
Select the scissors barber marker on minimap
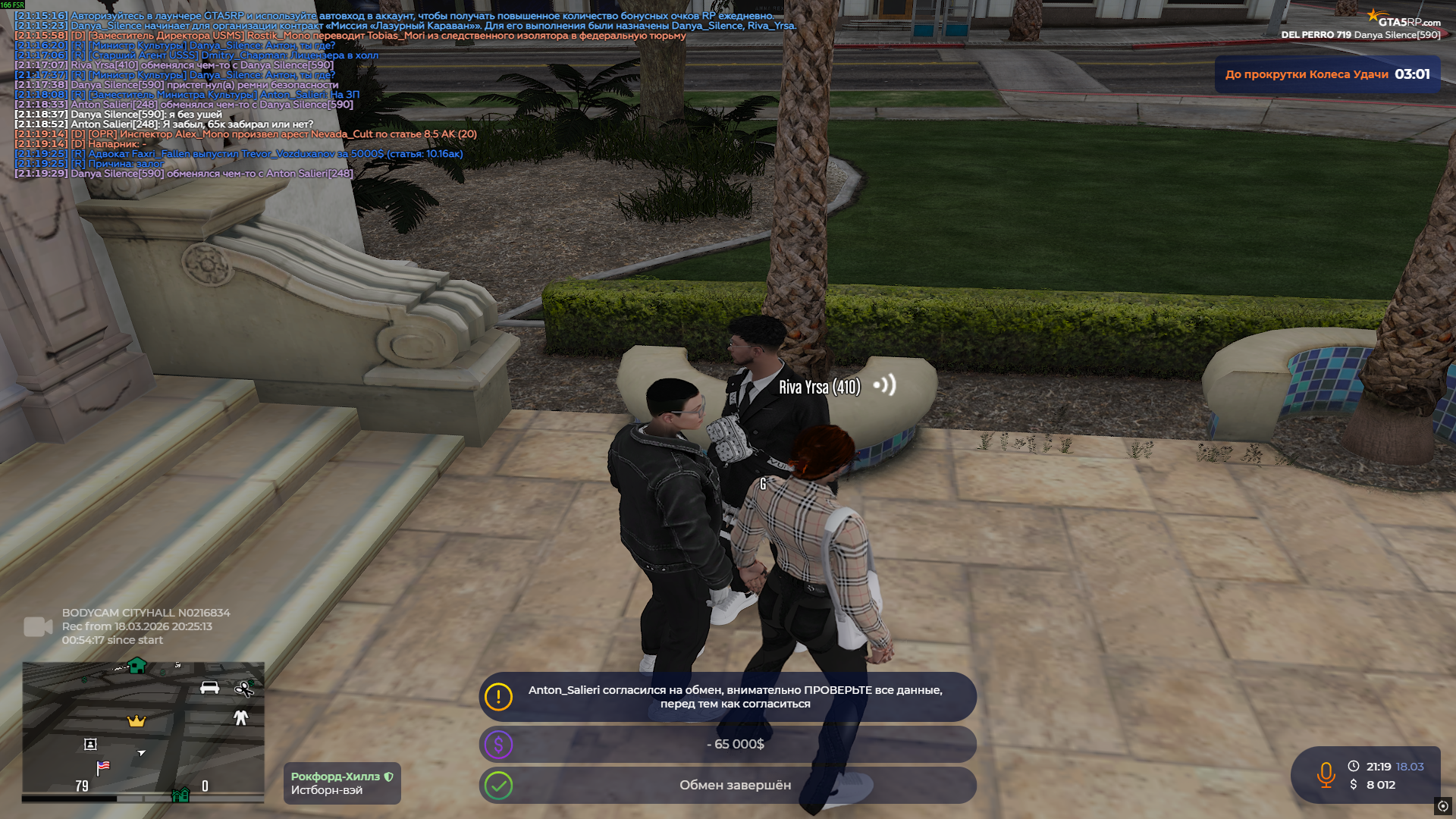tap(244, 689)
